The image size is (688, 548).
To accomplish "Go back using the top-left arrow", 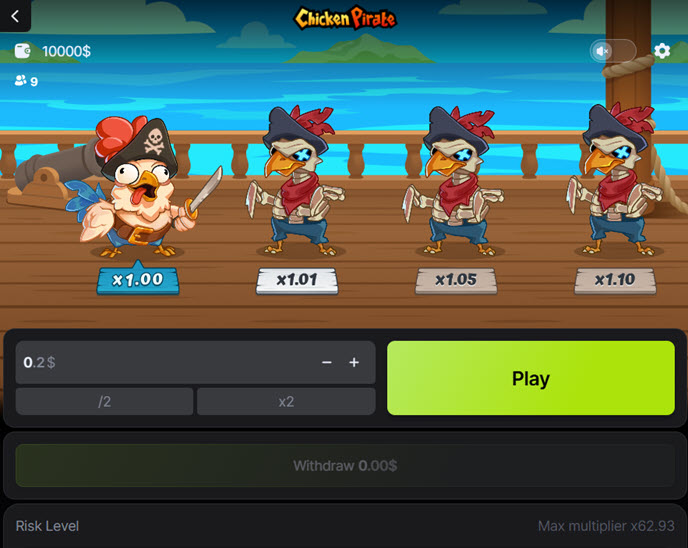I will pyautogui.click(x=15, y=15).
